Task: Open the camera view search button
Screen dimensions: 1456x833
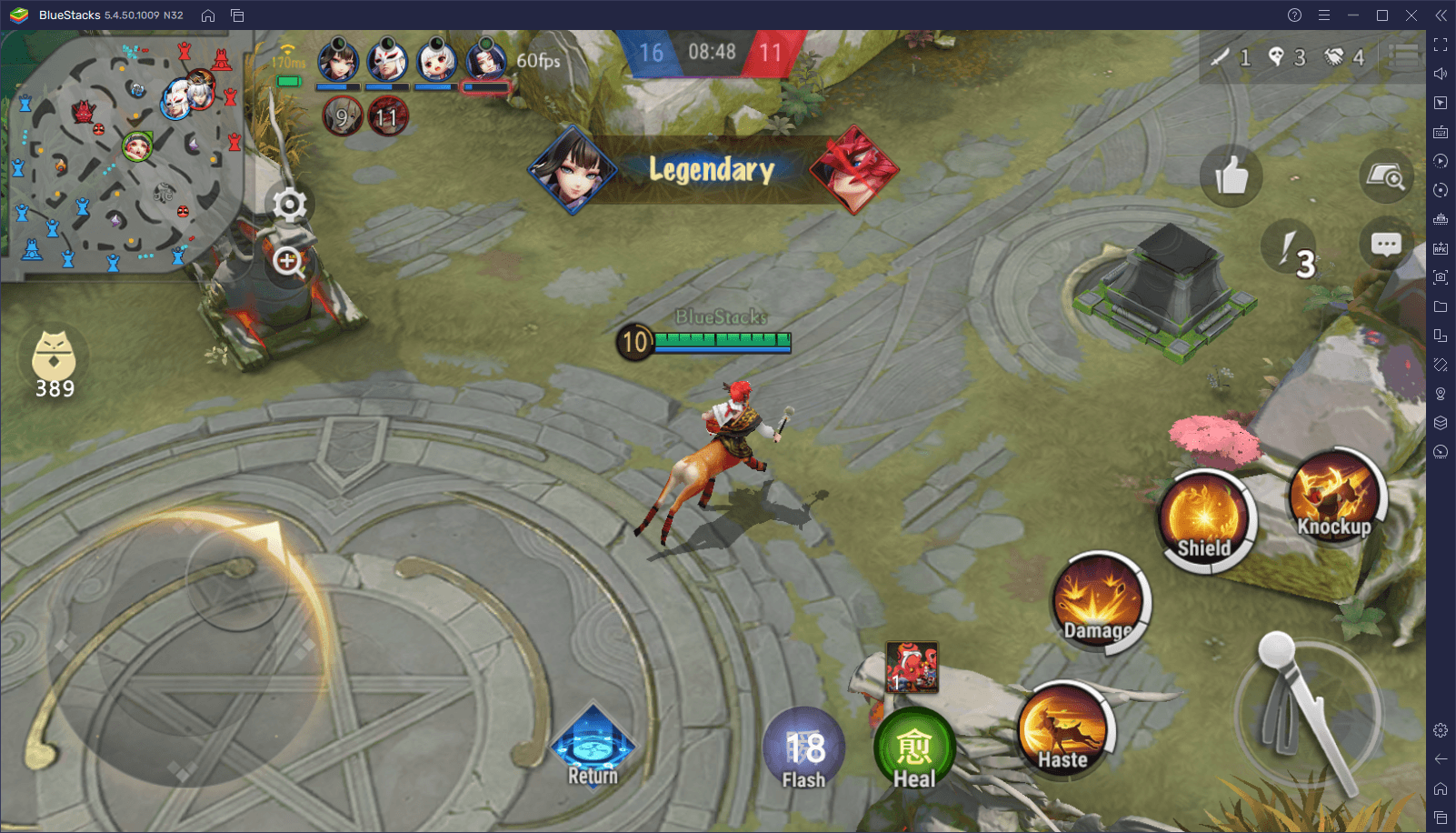Action: tap(1387, 176)
